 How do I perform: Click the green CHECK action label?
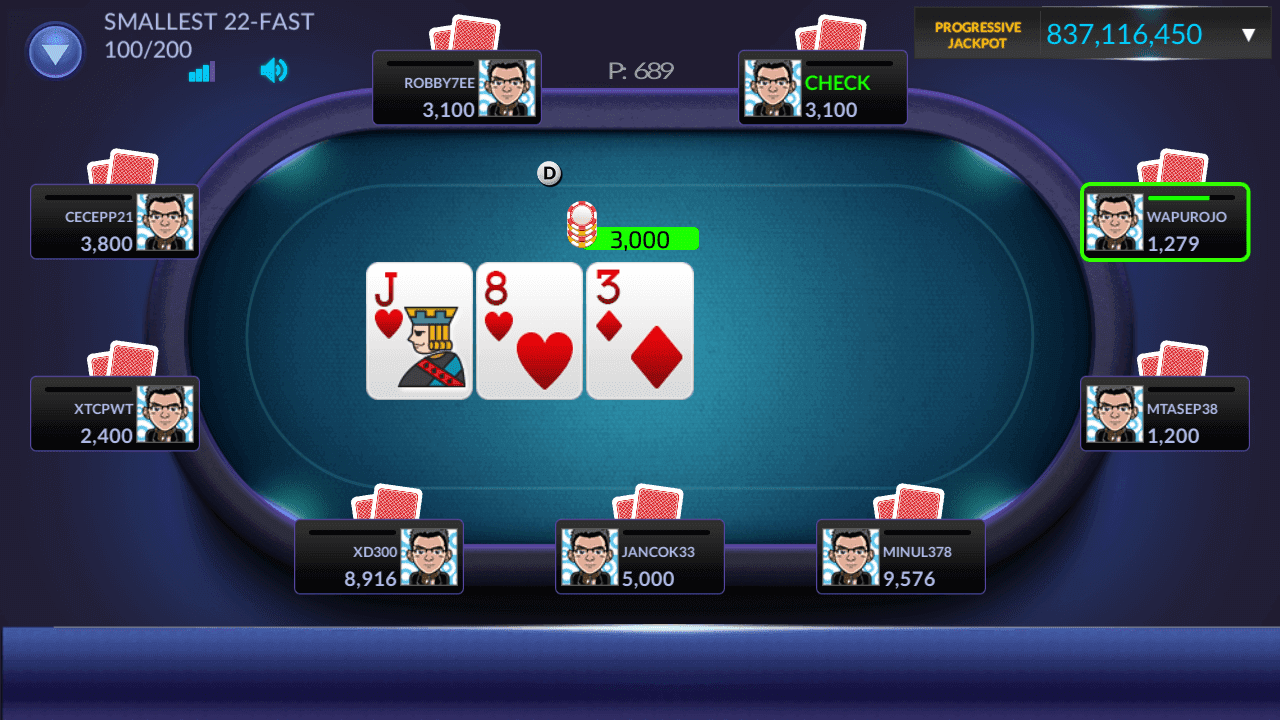click(837, 83)
